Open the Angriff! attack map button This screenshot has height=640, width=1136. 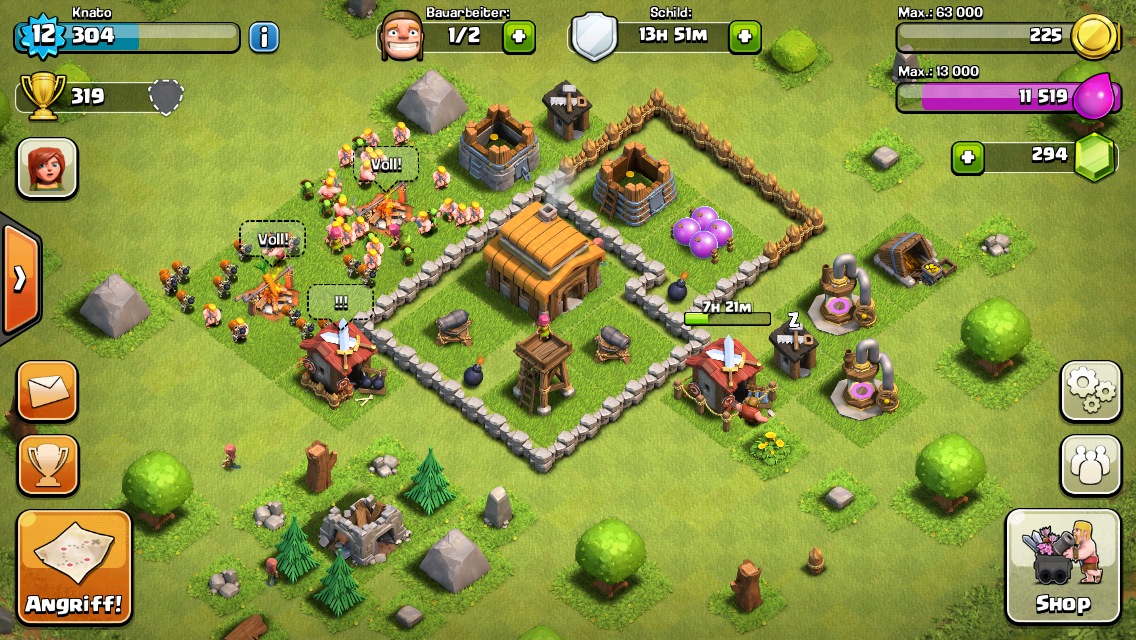pos(75,567)
